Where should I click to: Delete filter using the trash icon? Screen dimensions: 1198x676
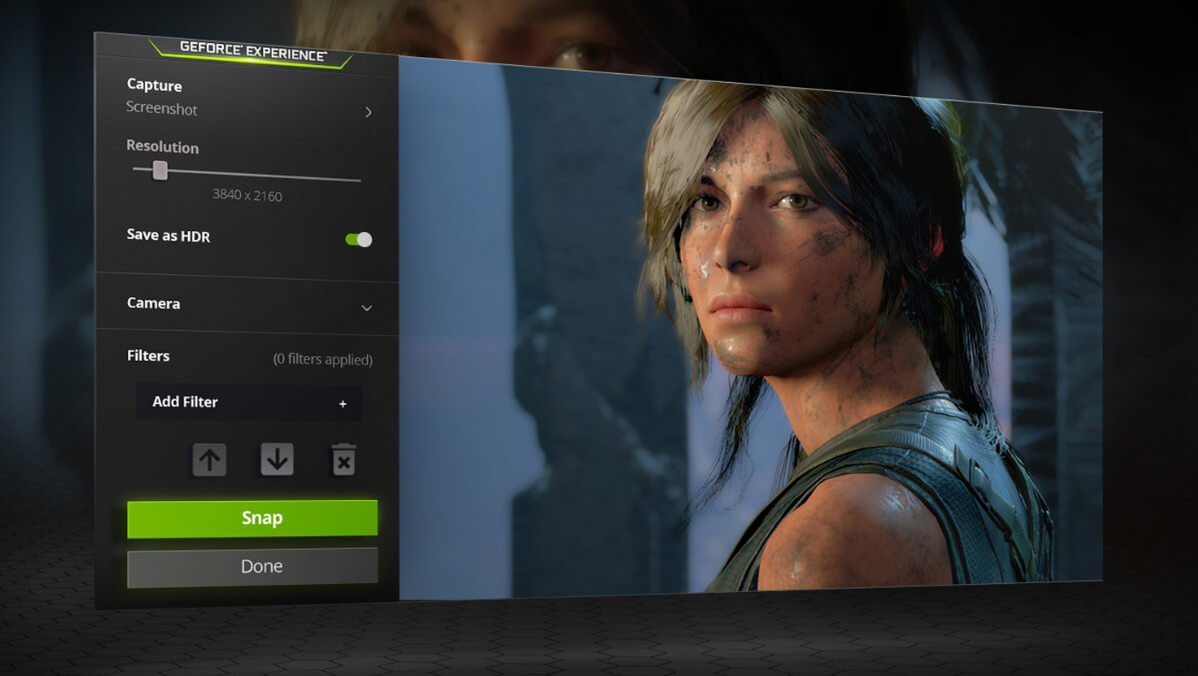pos(343,459)
